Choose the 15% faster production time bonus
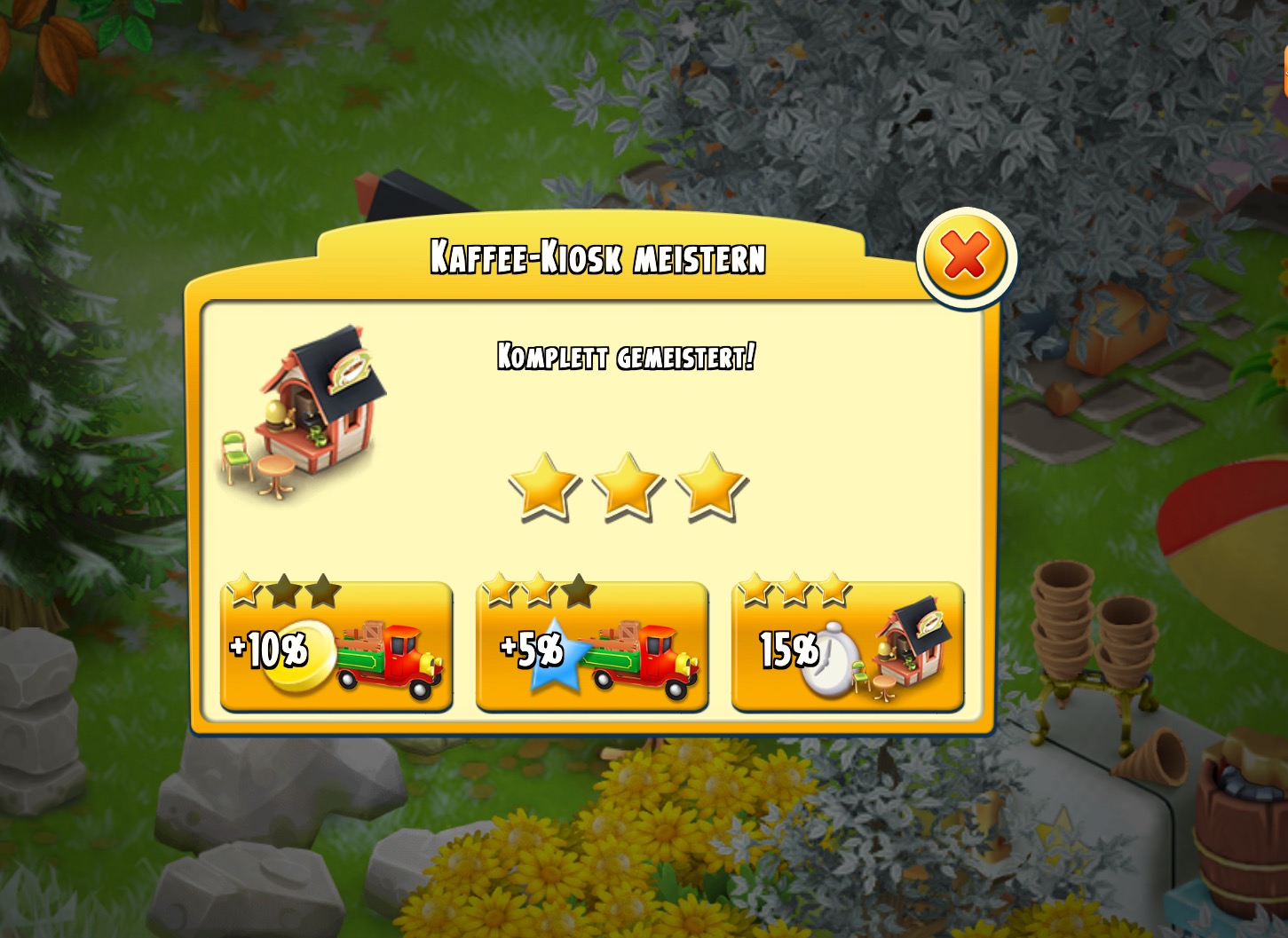 click(847, 649)
